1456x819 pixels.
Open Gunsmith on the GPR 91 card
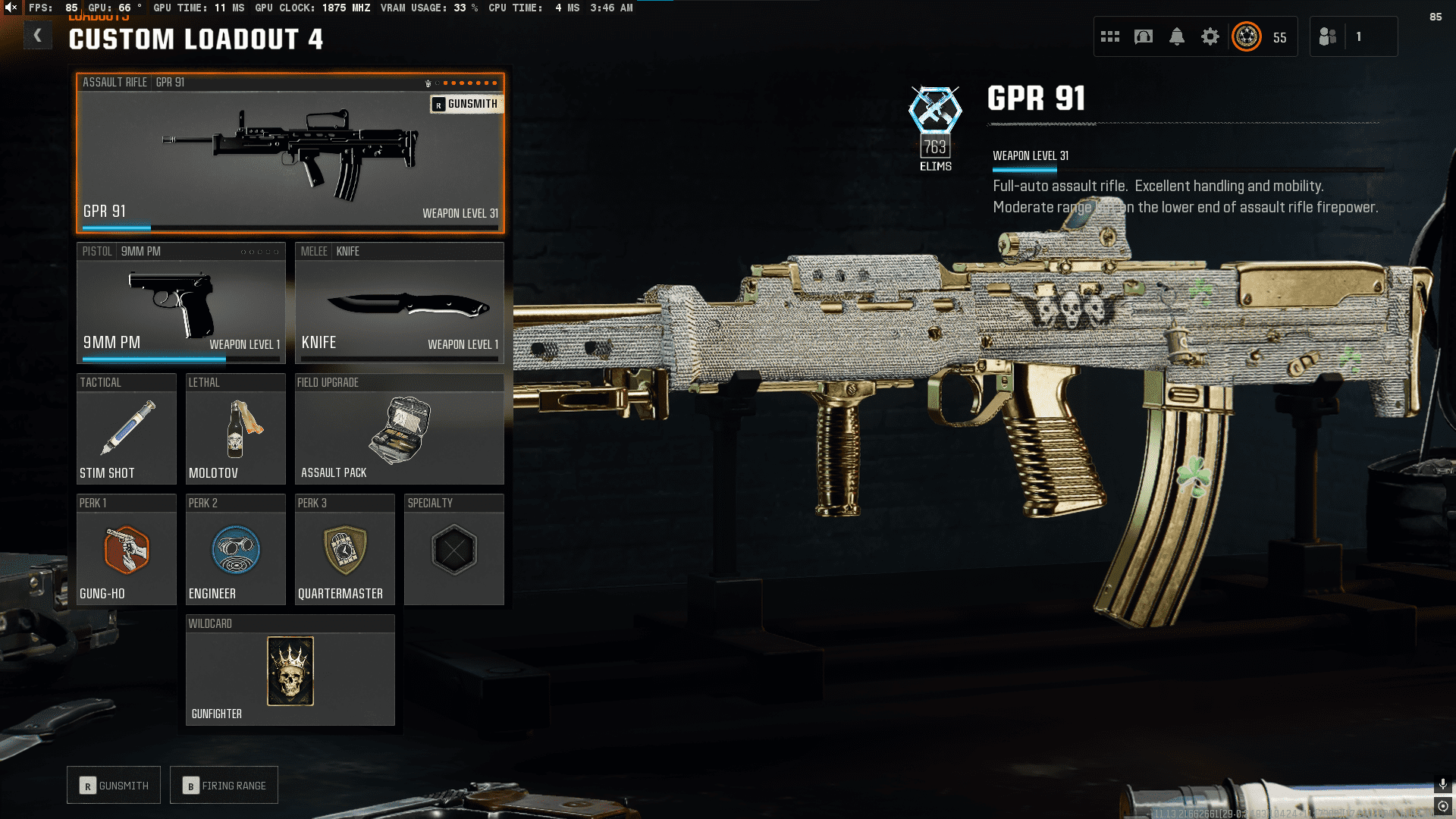point(466,104)
